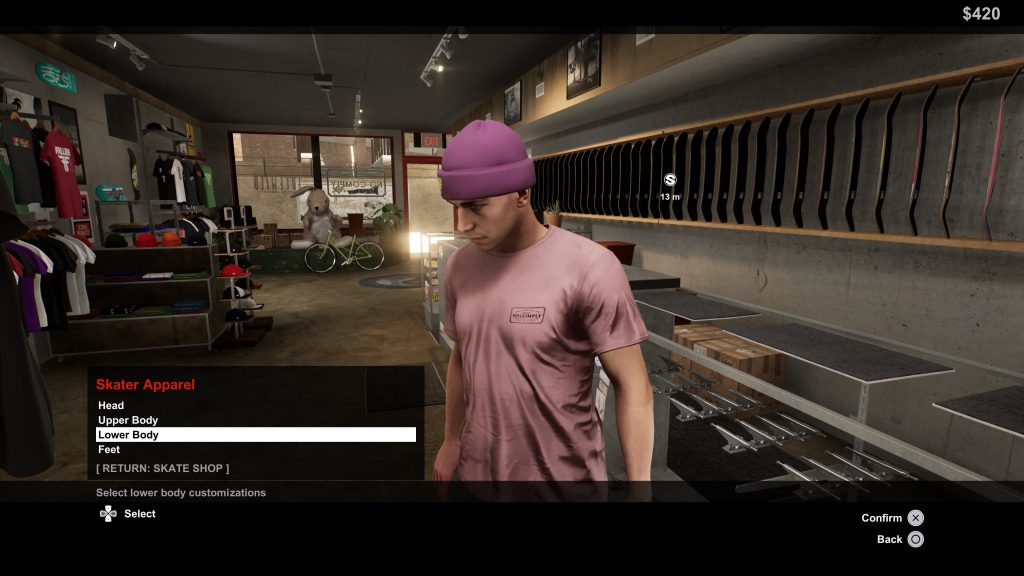Return to the Skate Shop menu

point(162,468)
